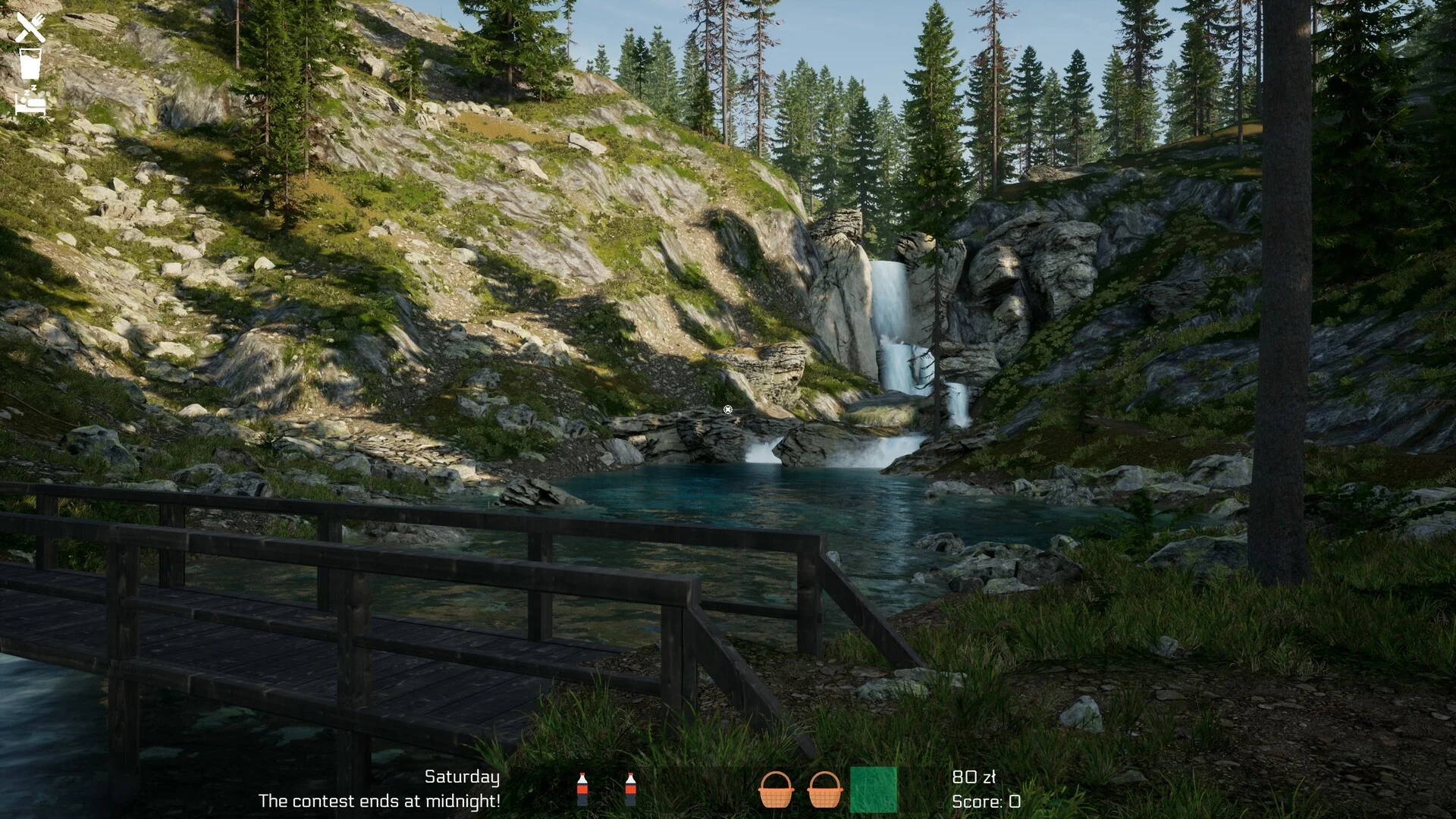Select the green square hotbar slot
1456x819 pixels.
(x=873, y=789)
